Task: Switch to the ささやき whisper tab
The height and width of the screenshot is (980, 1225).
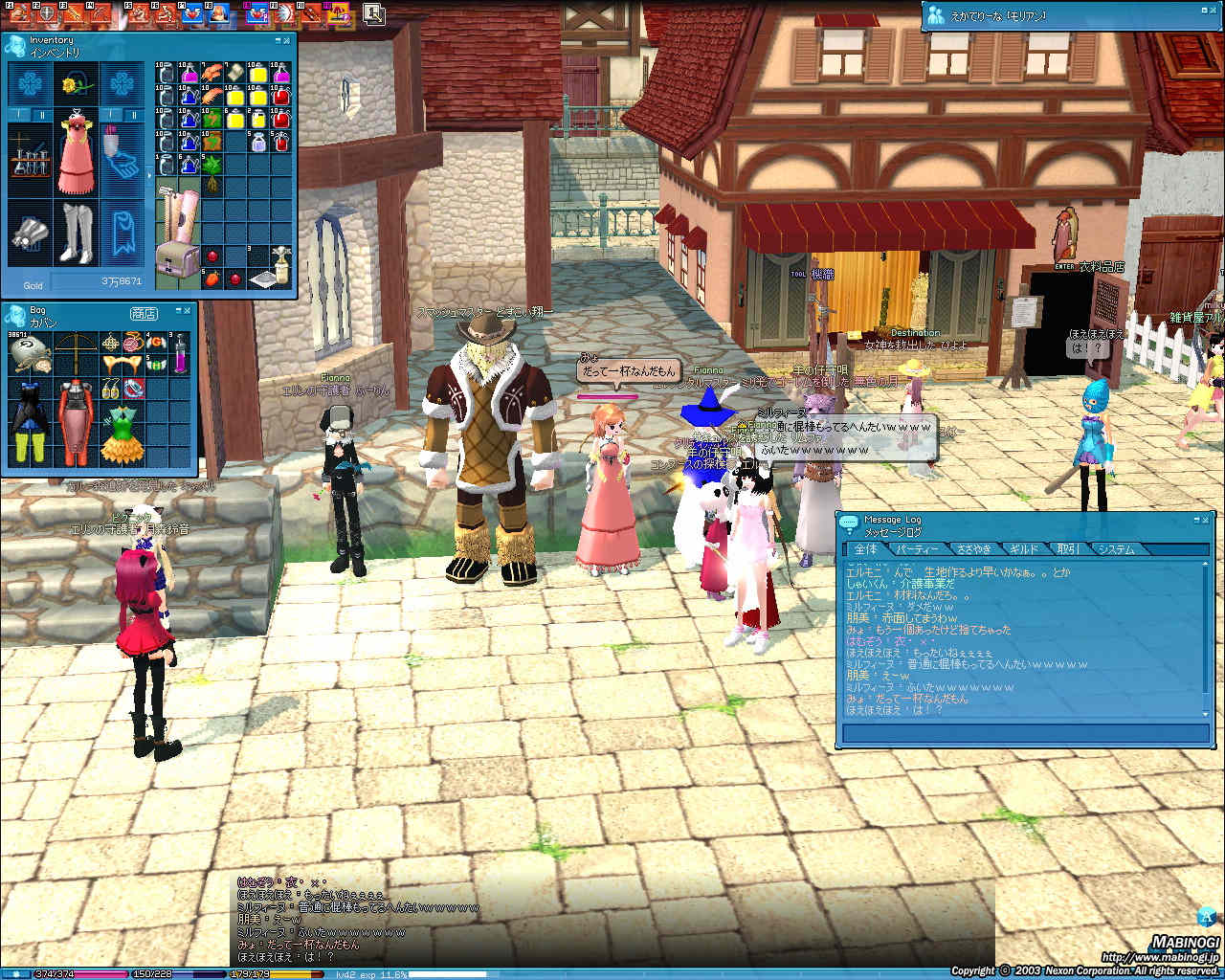Action: [x=973, y=549]
